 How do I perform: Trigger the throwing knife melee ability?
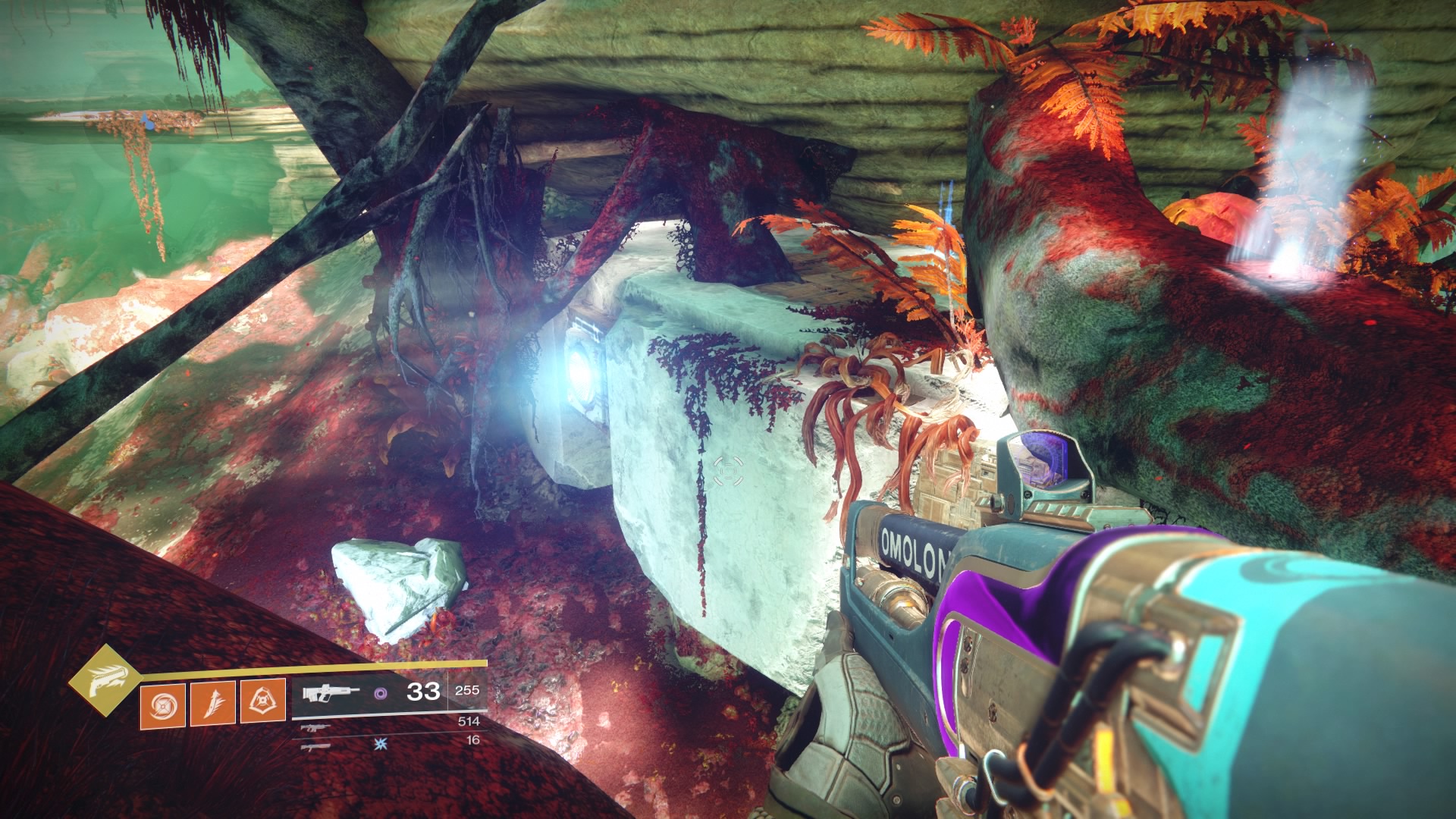[212, 703]
